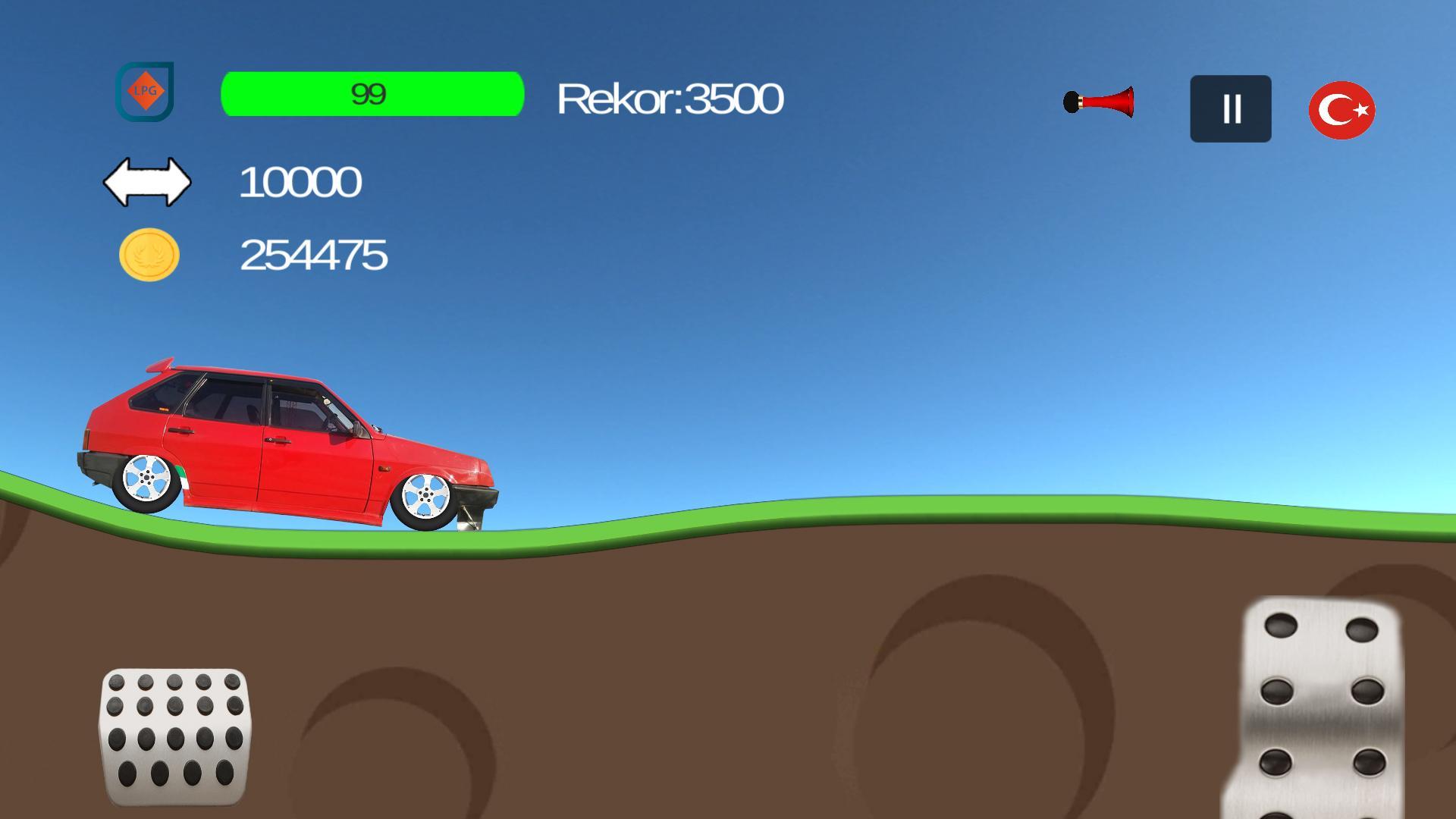Tap the Turkish flag button
Screen dimensions: 1456x819
coord(1341,110)
